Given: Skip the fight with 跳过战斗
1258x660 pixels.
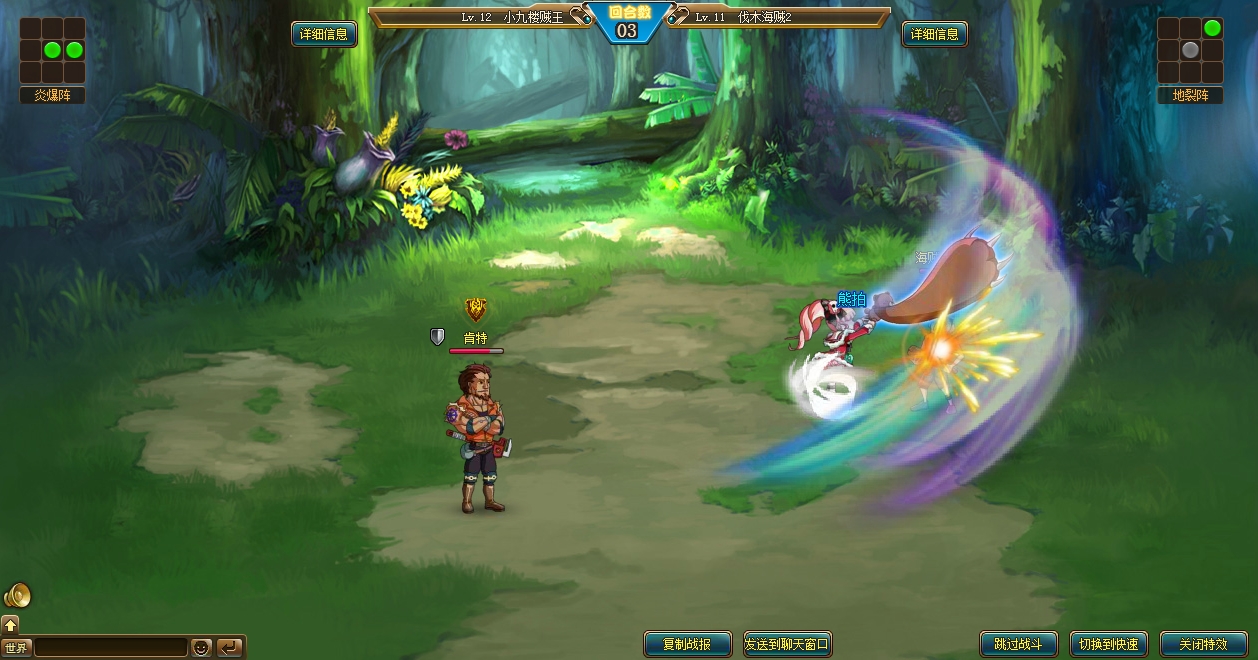Looking at the screenshot, I should pyautogui.click(x=1013, y=644).
